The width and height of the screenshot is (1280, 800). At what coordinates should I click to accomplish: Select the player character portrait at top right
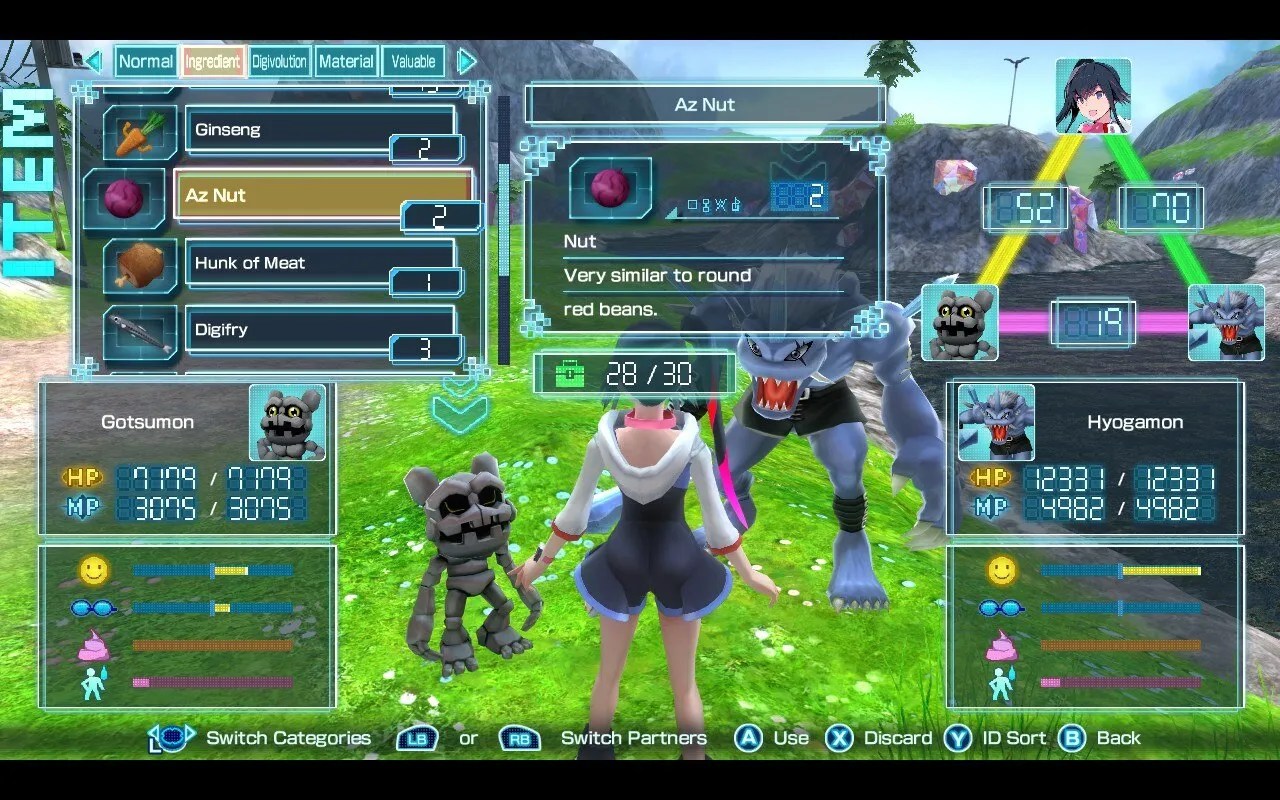(x=1092, y=95)
